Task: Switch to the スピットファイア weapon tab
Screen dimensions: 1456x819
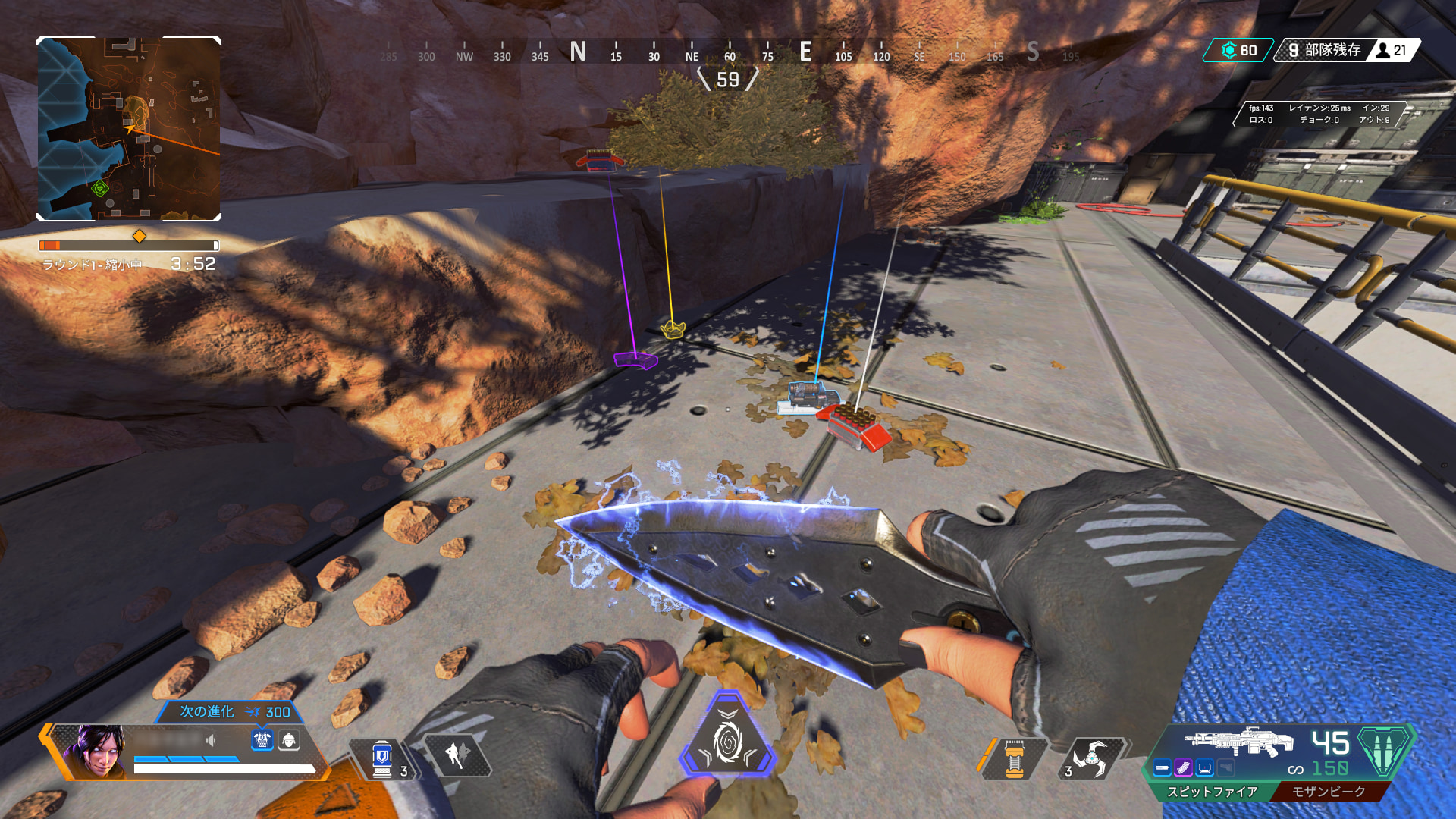Action: (x=1212, y=792)
